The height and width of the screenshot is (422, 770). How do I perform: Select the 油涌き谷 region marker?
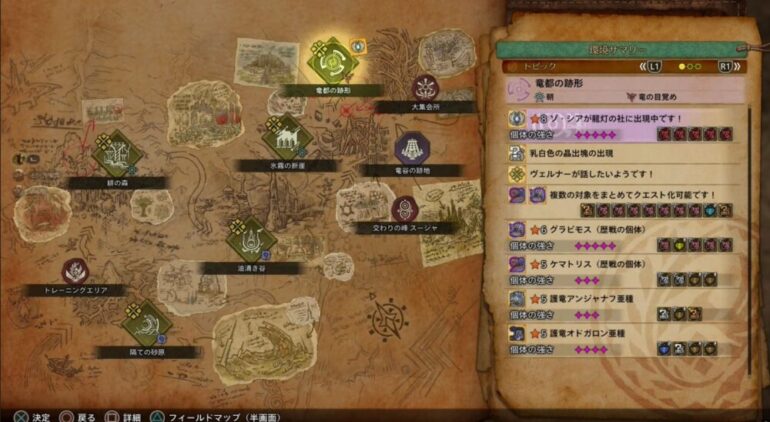[249, 241]
